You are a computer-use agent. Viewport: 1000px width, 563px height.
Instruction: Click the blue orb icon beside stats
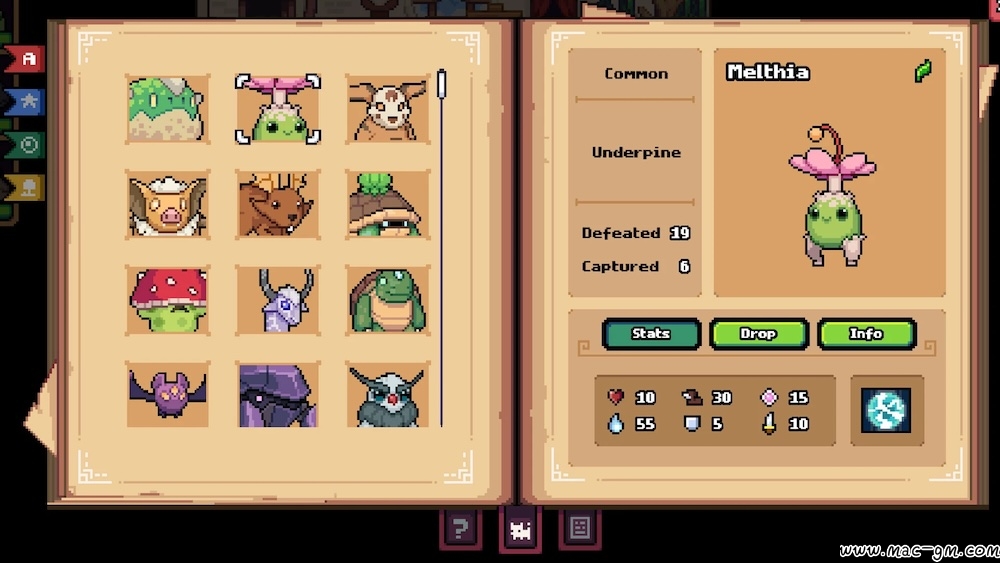886,410
